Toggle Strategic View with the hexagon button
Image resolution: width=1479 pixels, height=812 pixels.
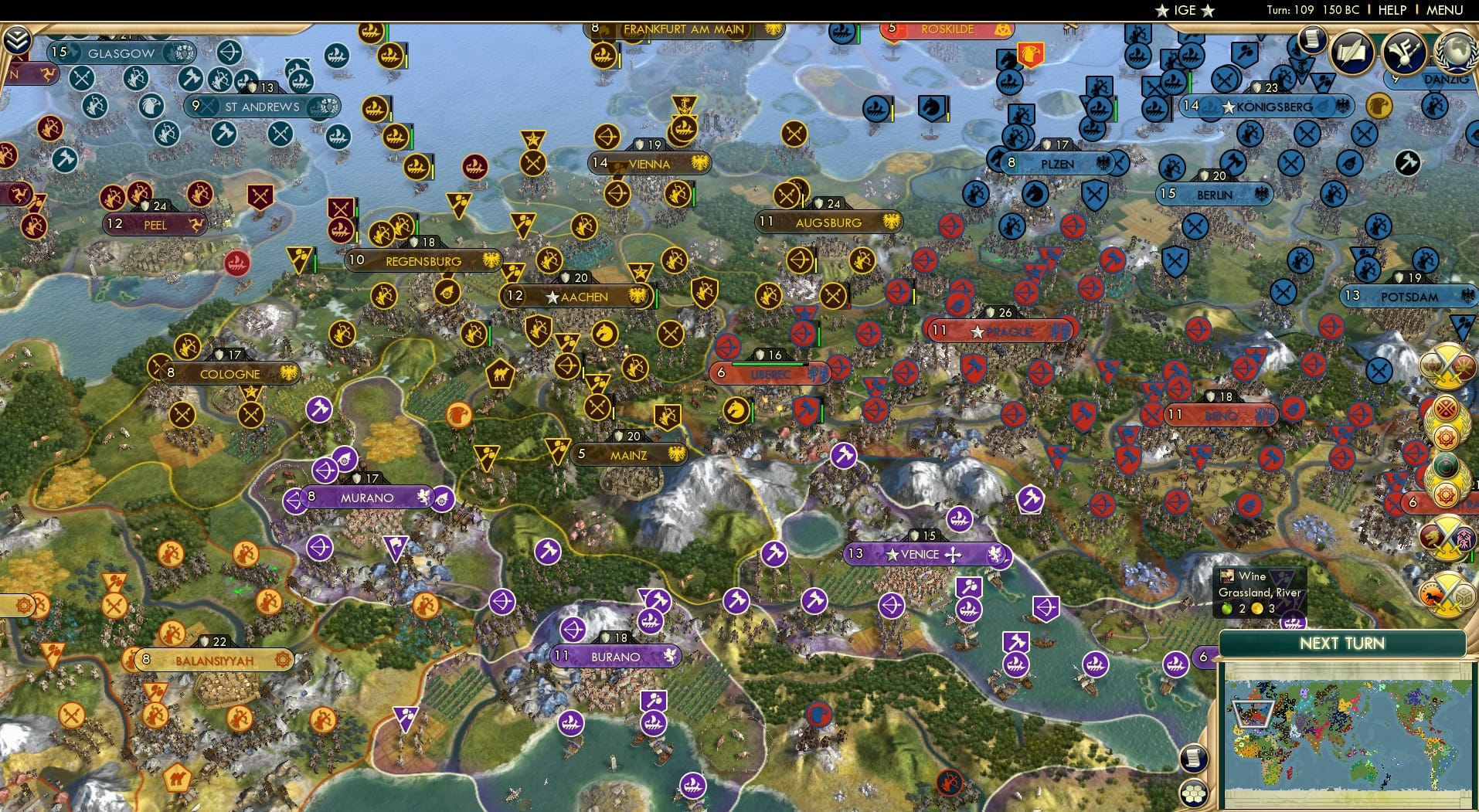point(1193,794)
